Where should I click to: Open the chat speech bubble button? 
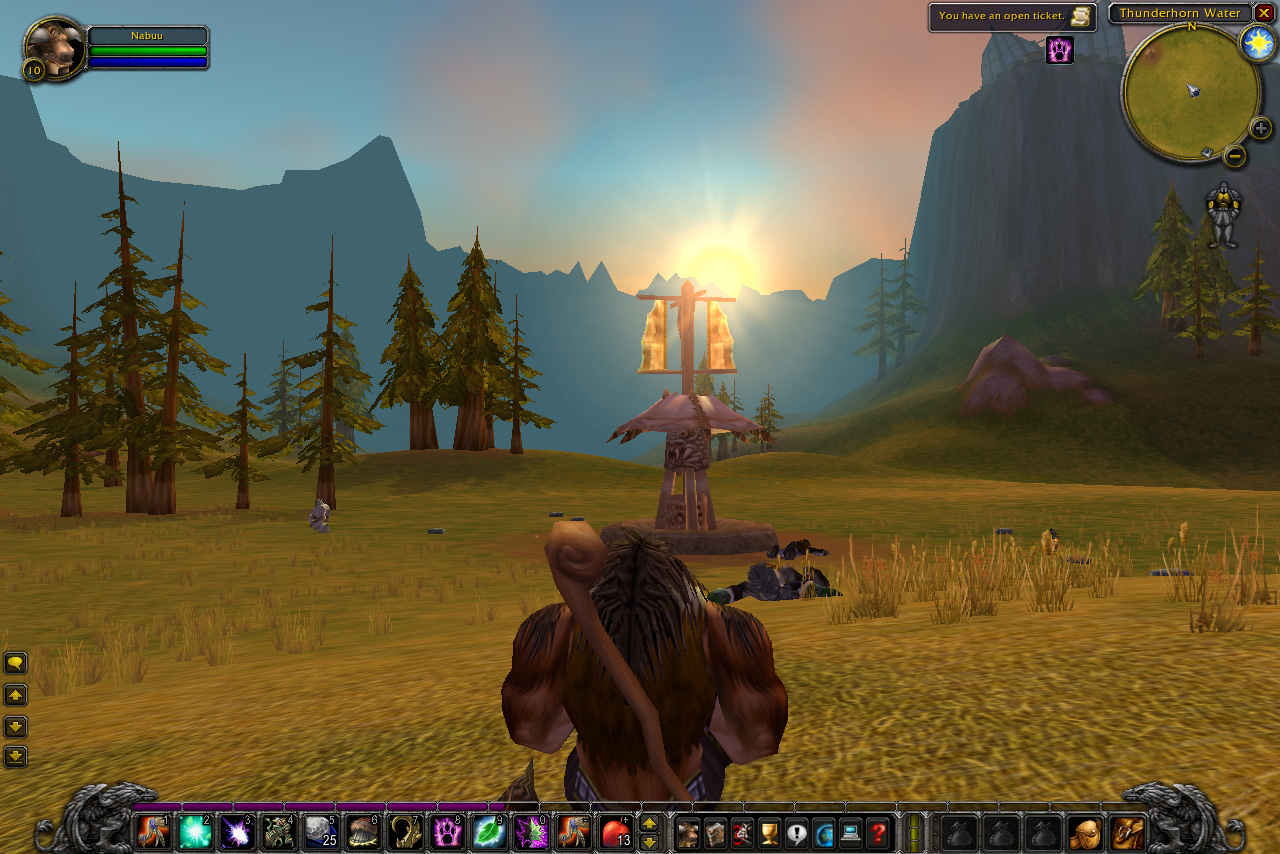coord(15,662)
